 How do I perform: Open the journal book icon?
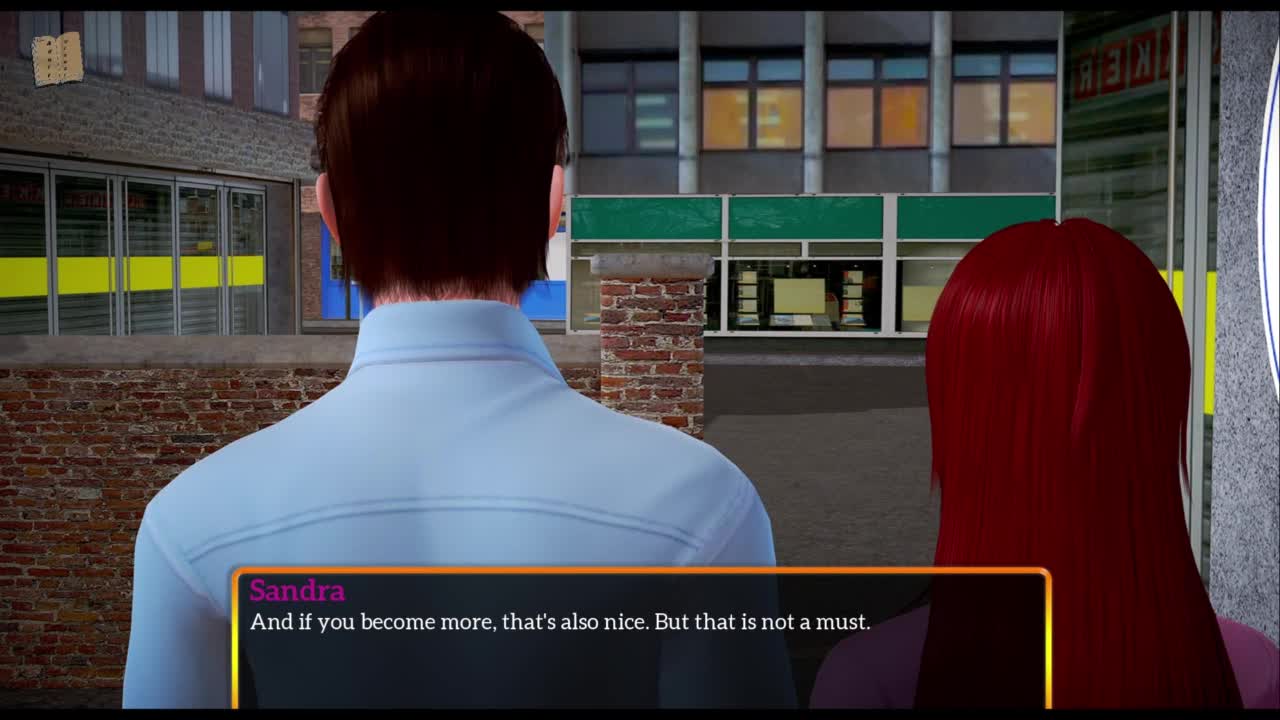(x=57, y=60)
